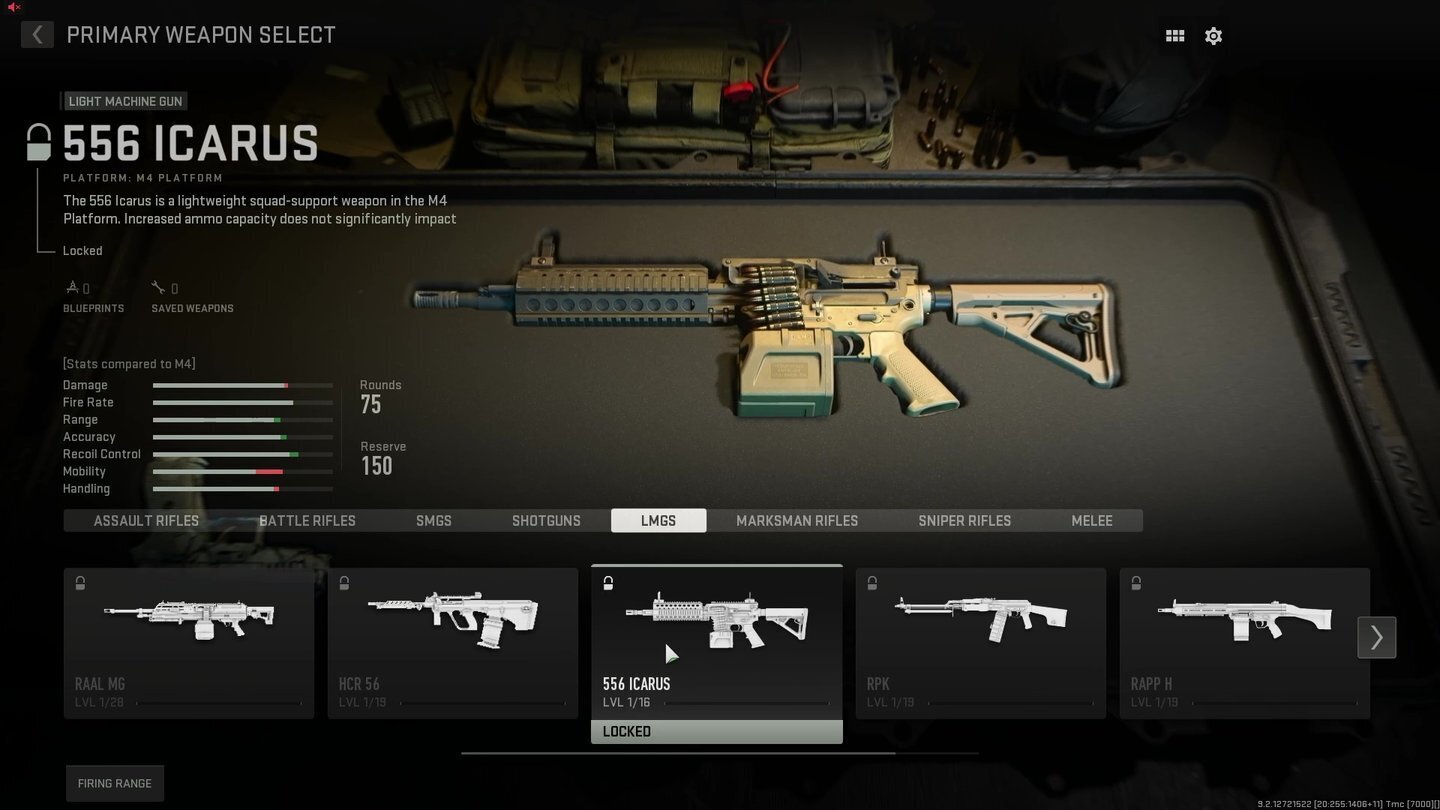Open the weapon grid view icon
The height and width of the screenshot is (810, 1440).
1174,35
